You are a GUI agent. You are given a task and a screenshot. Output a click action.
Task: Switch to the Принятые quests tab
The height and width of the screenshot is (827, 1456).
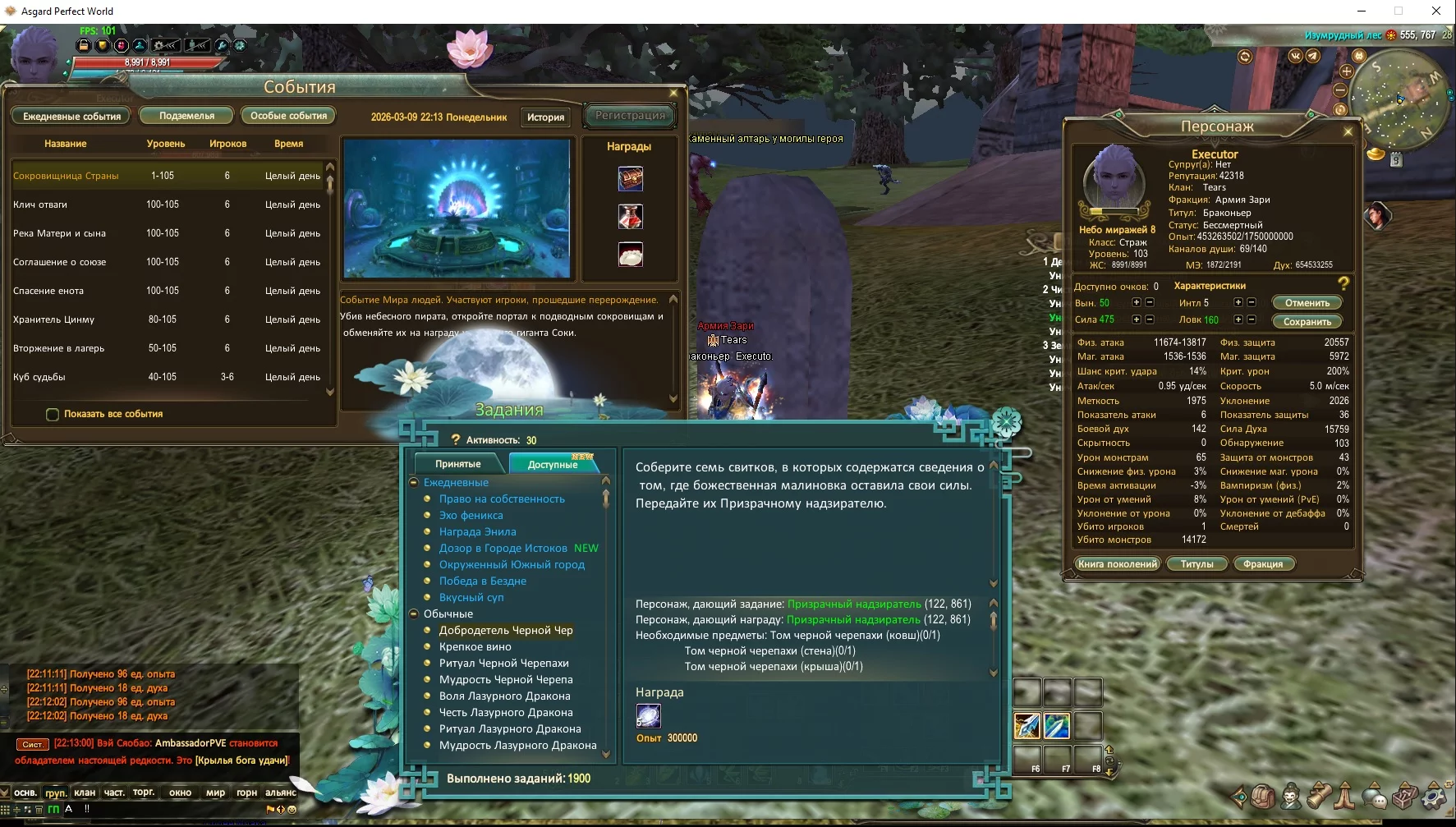[458, 464]
